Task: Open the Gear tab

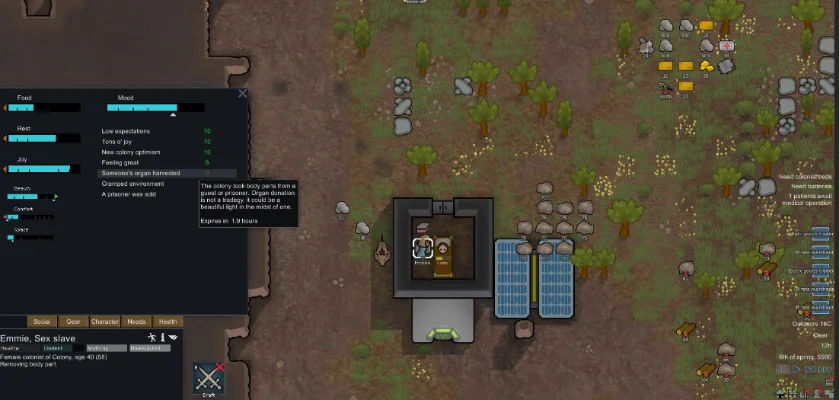Action: pyautogui.click(x=73, y=321)
